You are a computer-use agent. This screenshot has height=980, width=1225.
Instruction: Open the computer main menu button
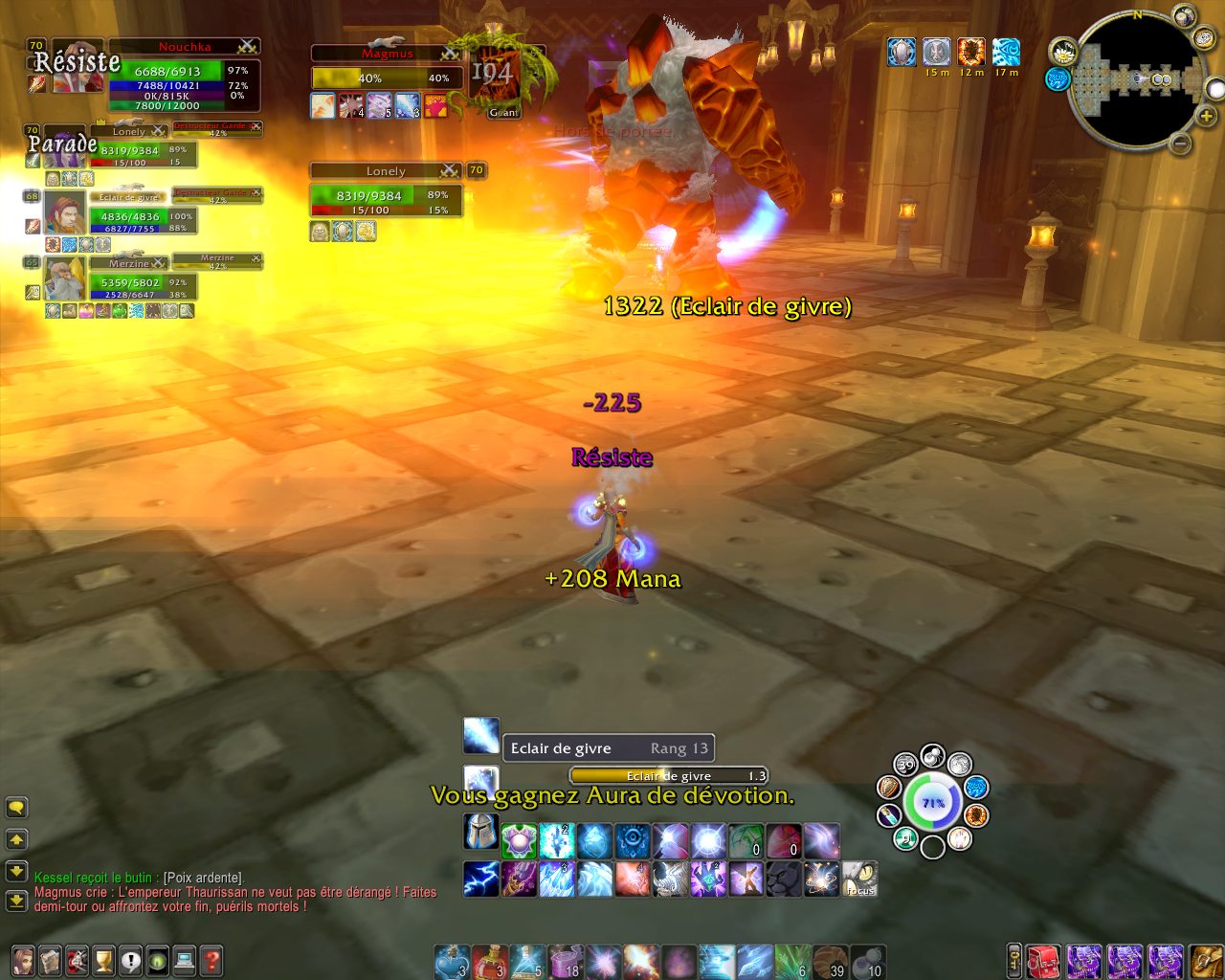click(185, 960)
